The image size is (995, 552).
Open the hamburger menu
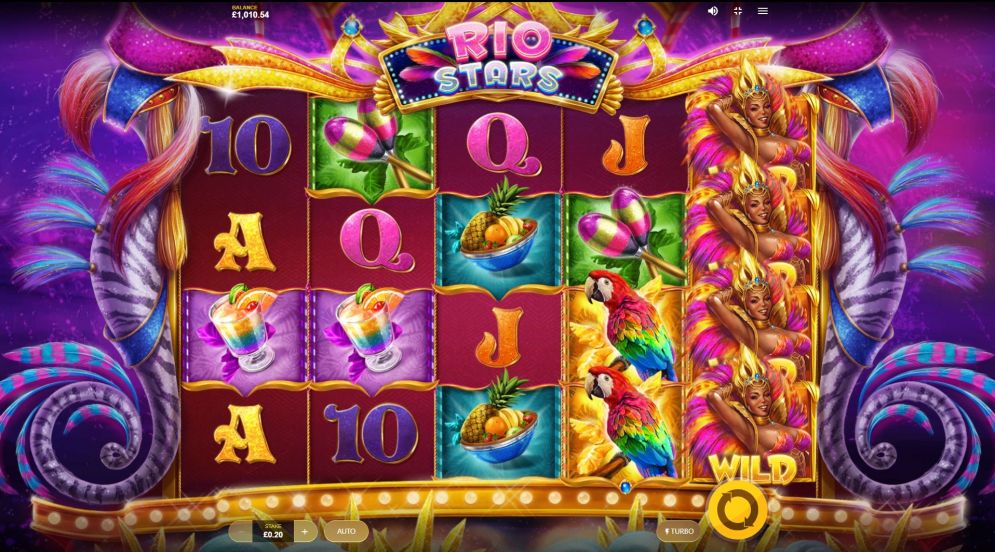pyautogui.click(x=763, y=11)
